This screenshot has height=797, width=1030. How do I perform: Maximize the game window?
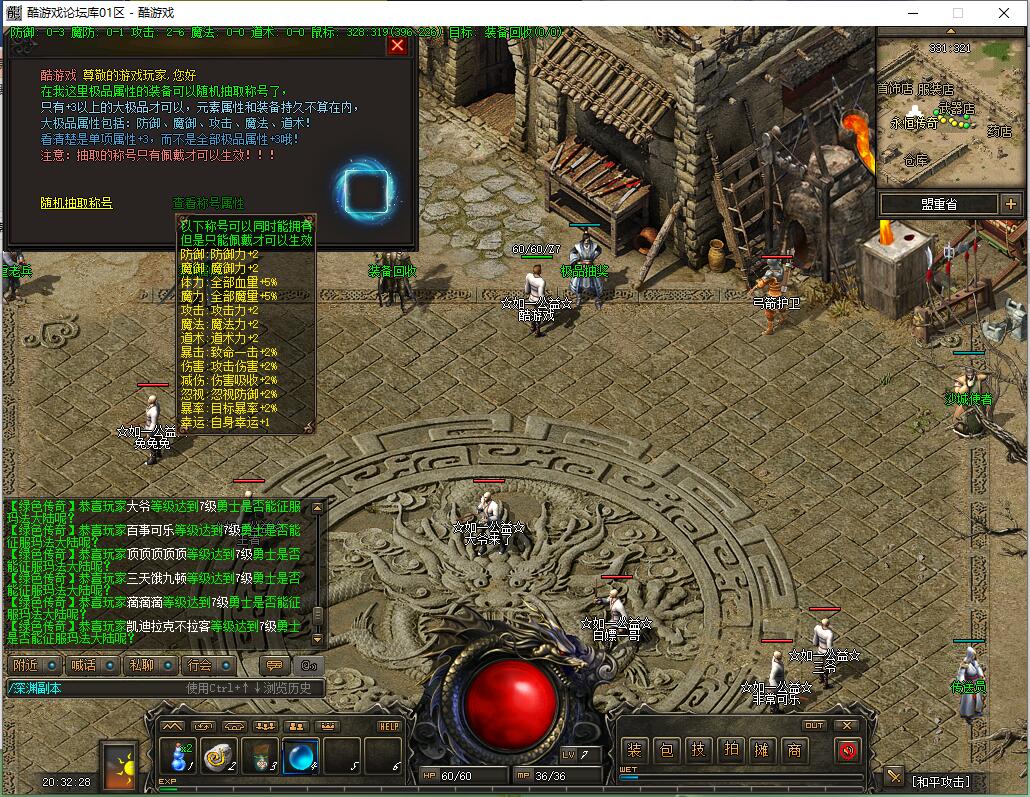point(957,13)
